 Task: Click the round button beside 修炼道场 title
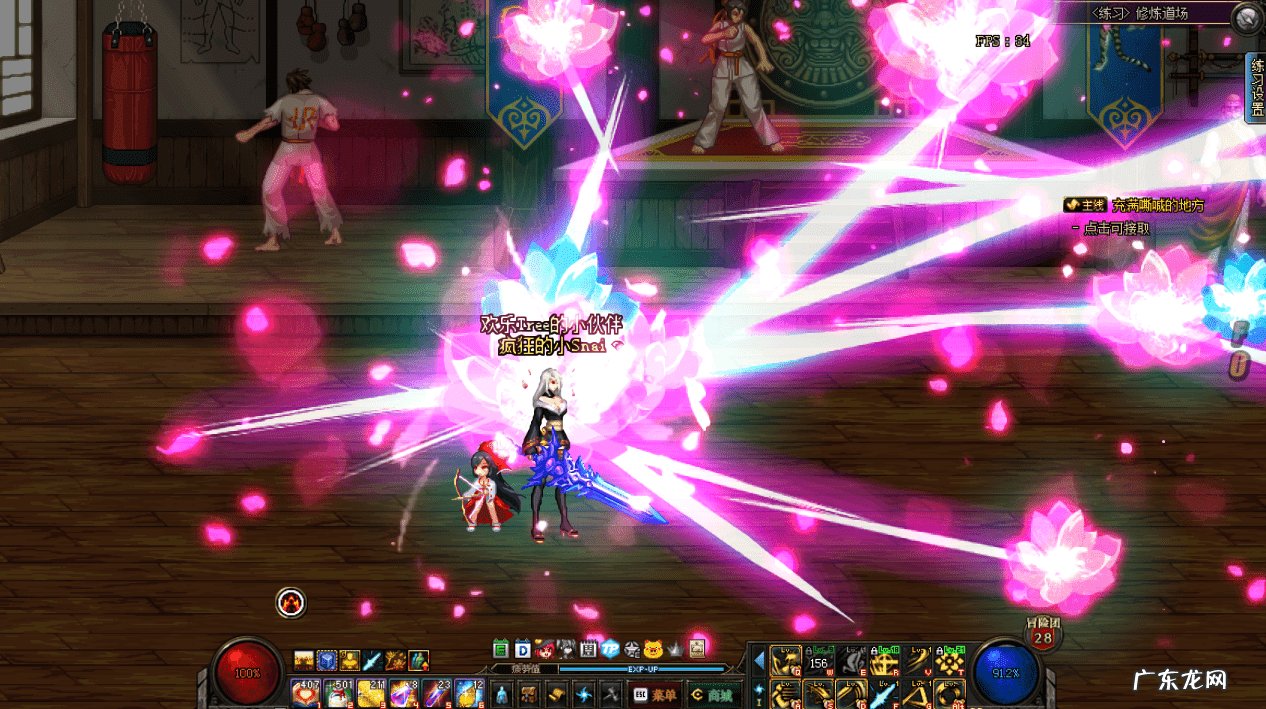(1246, 17)
